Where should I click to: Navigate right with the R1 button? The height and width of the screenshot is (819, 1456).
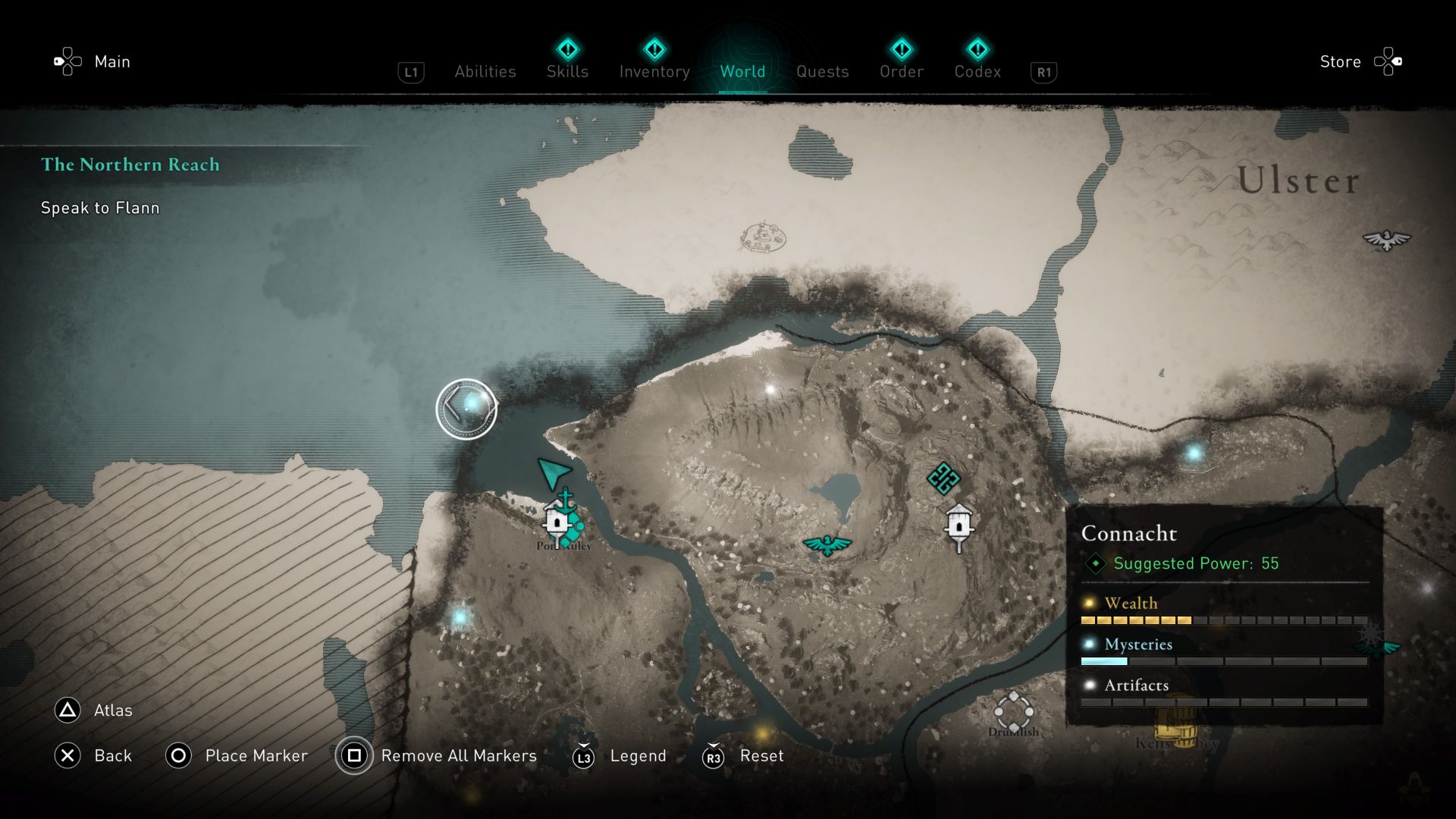[1043, 71]
